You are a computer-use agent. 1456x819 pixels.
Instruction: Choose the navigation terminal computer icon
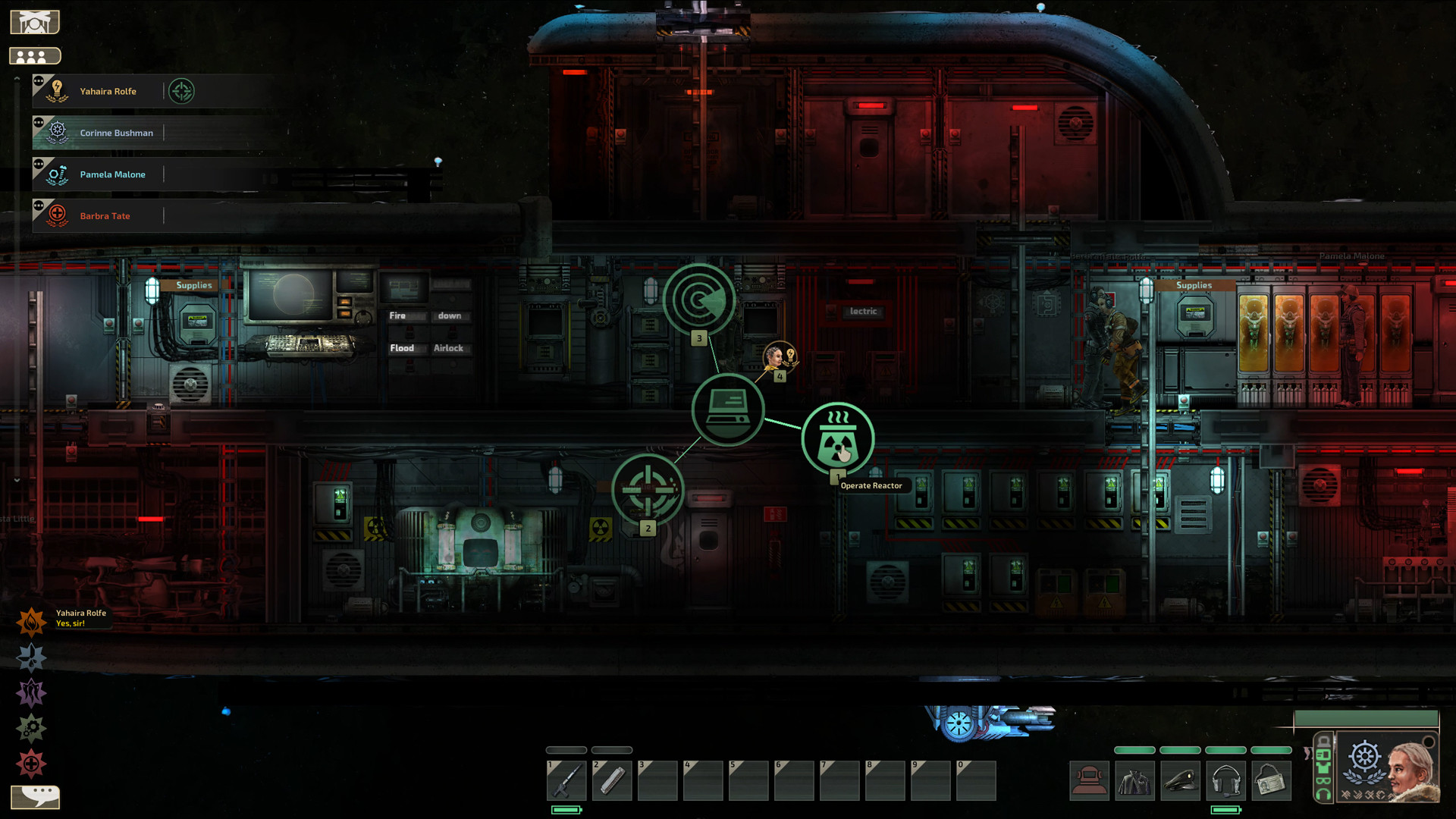[x=728, y=409]
